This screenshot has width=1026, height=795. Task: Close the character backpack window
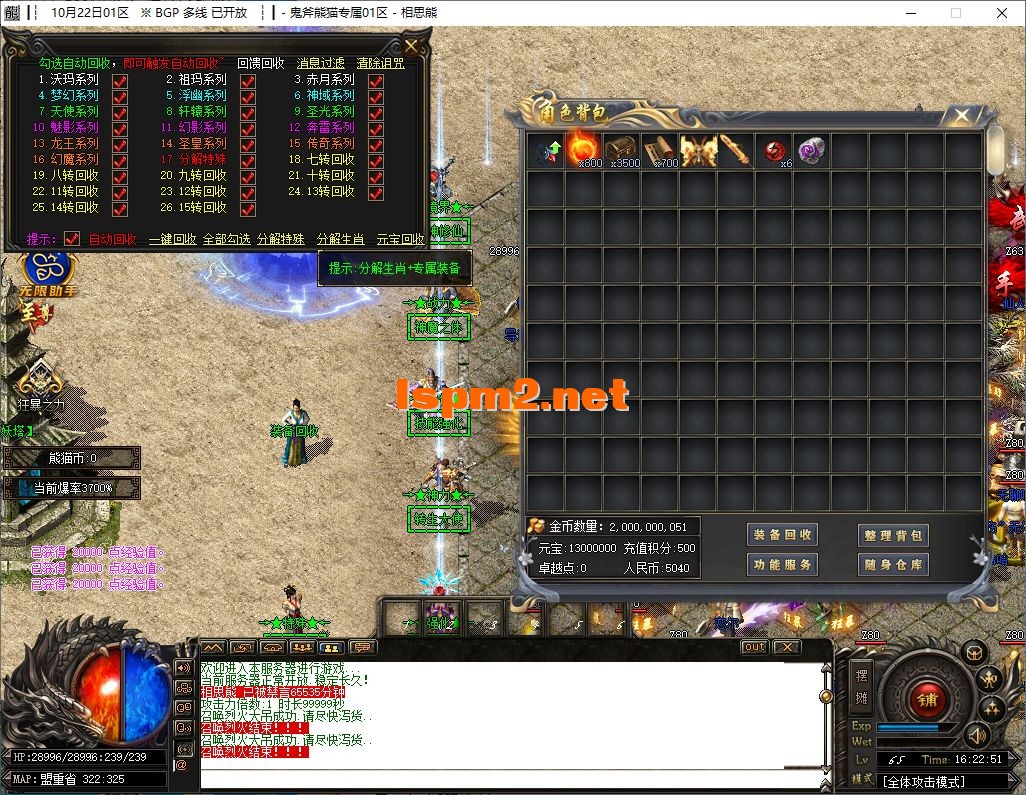[x=962, y=116]
